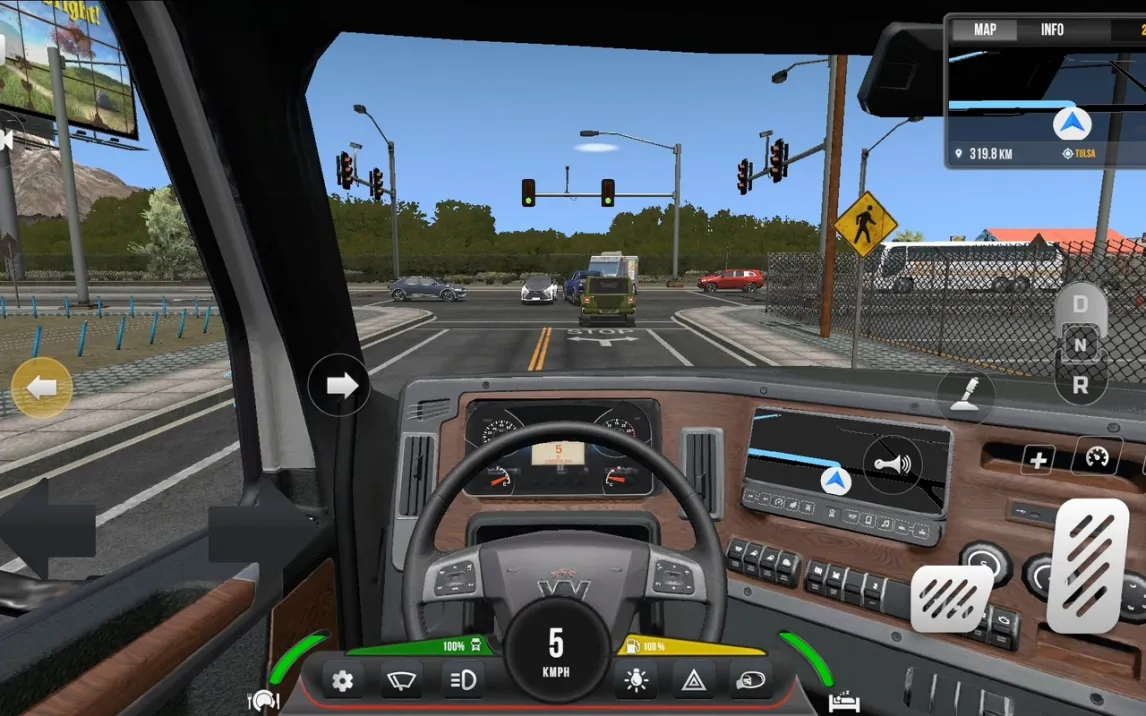Image resolution: width=1146 pixels, height=716 pixels.
Task: Activate the hazard warning lights
Action: coord(693,681)
